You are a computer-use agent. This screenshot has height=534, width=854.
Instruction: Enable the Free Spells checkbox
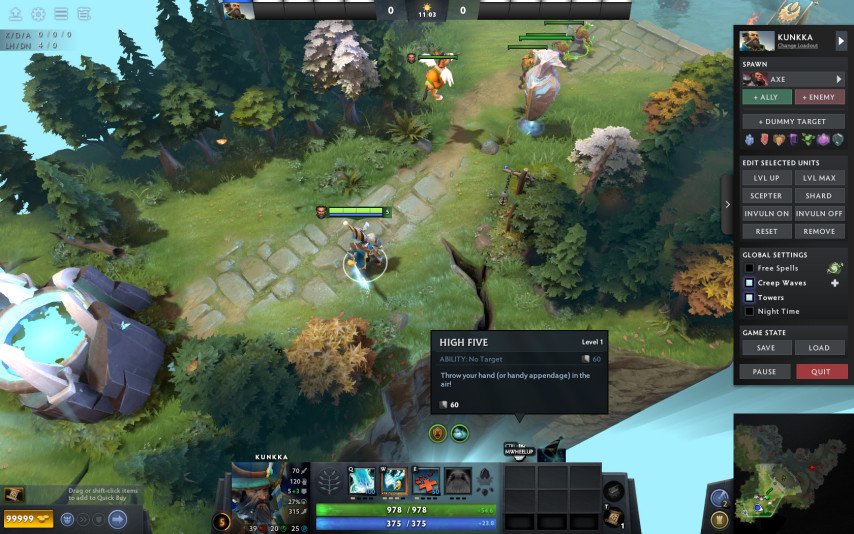click(749, 268)
